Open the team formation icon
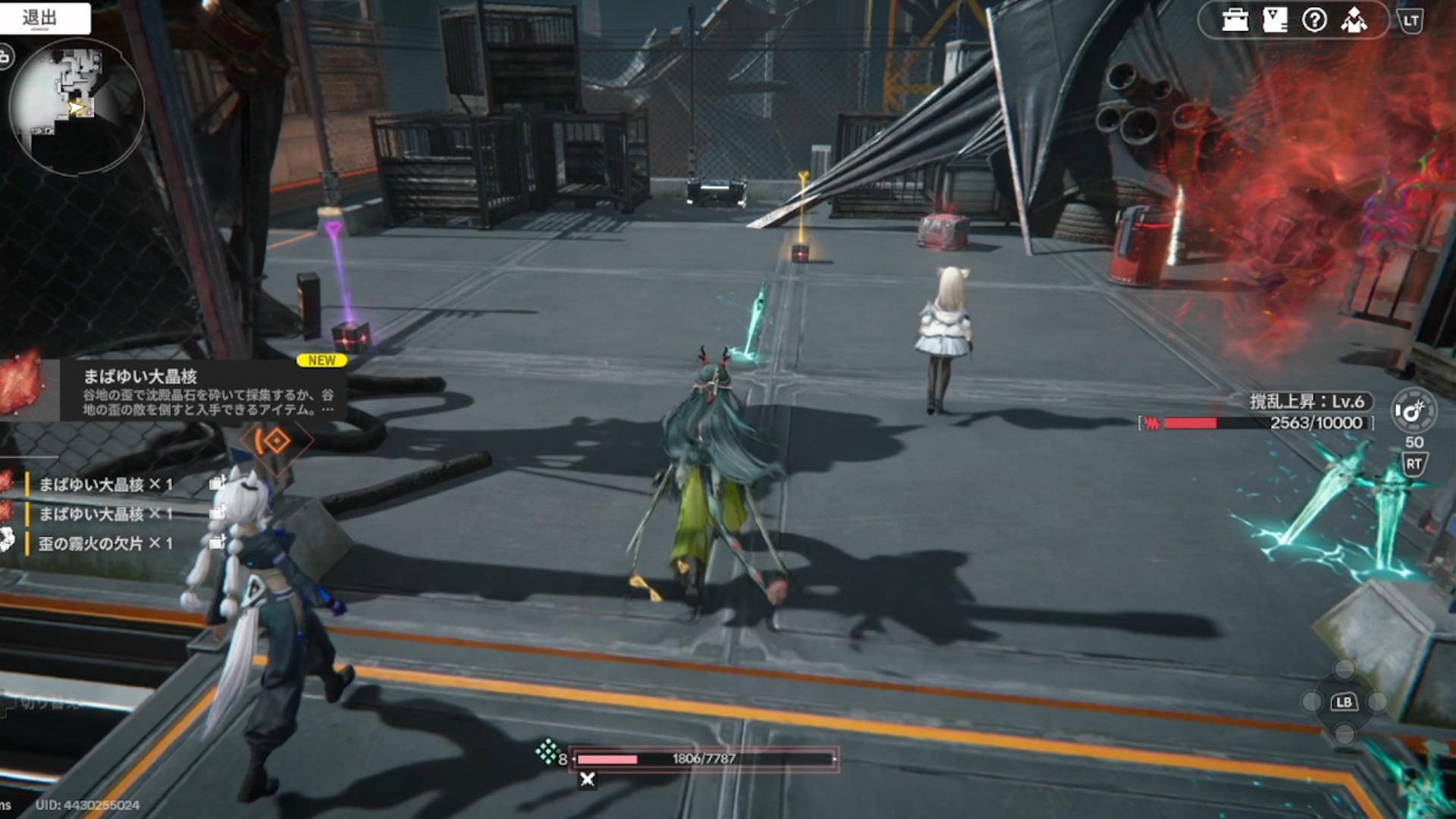Viewport: 1456px width, 819px height. click(1354, 20)
